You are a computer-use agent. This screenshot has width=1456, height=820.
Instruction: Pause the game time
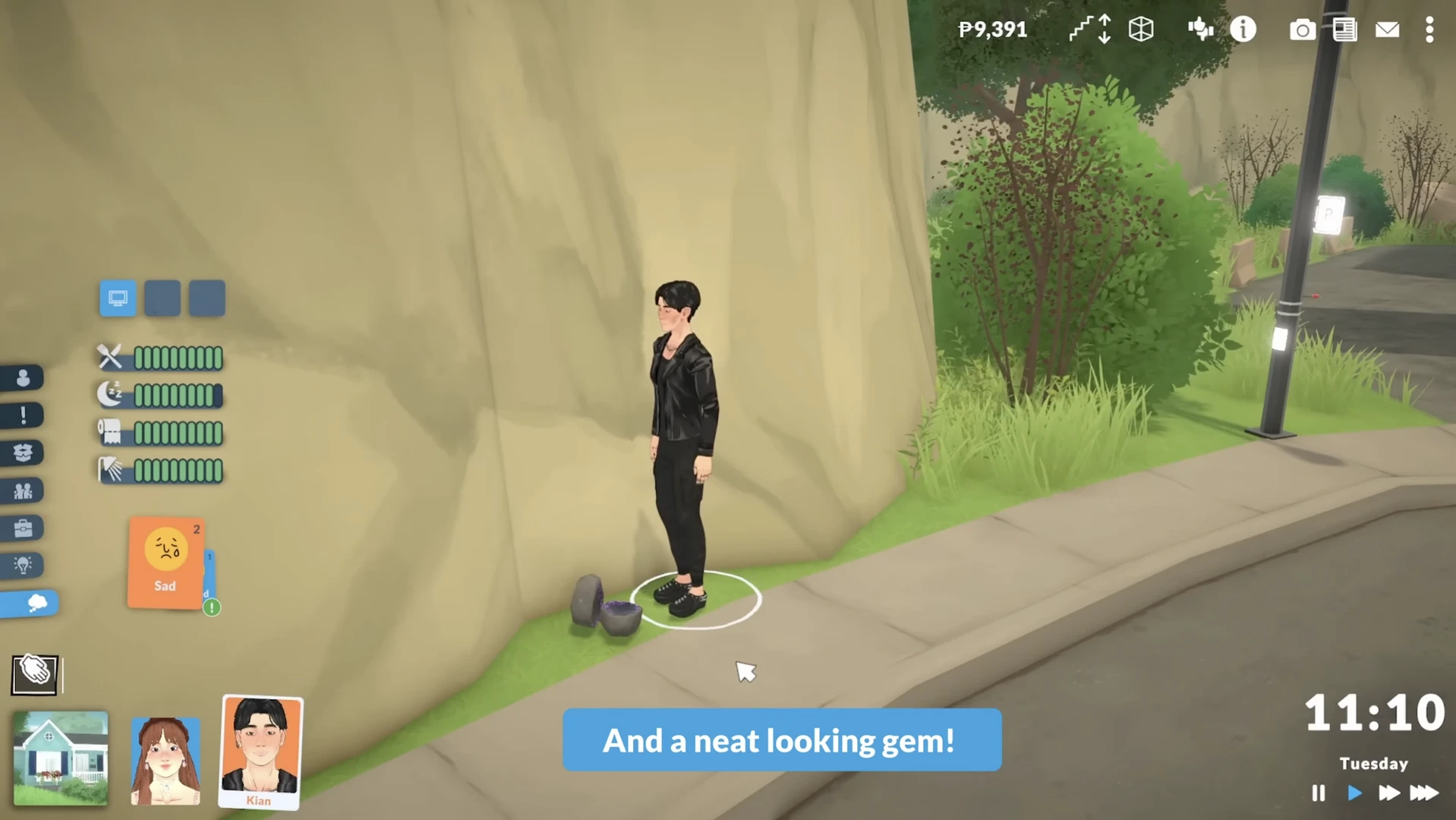[x=1318, y=793]
